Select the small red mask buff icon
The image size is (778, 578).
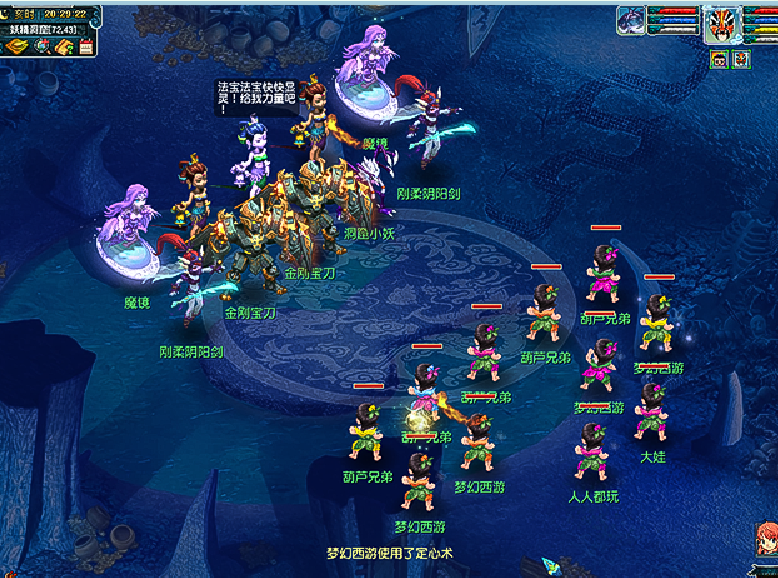pyautogui.click(x=741, y=60)
